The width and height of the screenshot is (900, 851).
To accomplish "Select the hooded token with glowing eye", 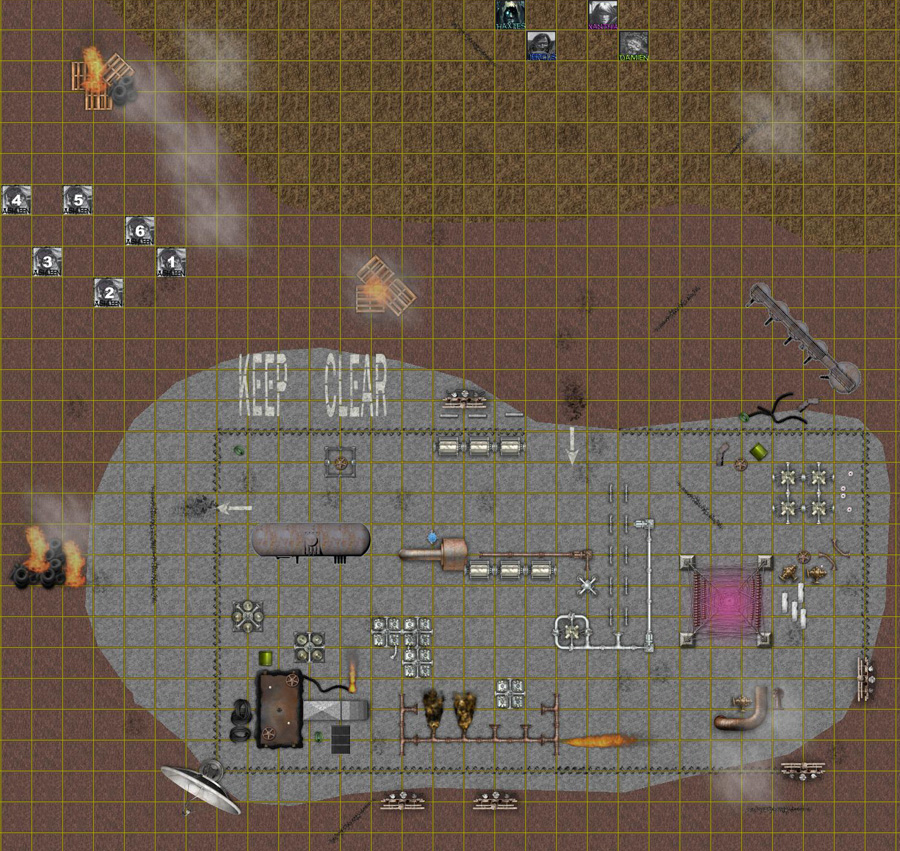I will [510, 14].
